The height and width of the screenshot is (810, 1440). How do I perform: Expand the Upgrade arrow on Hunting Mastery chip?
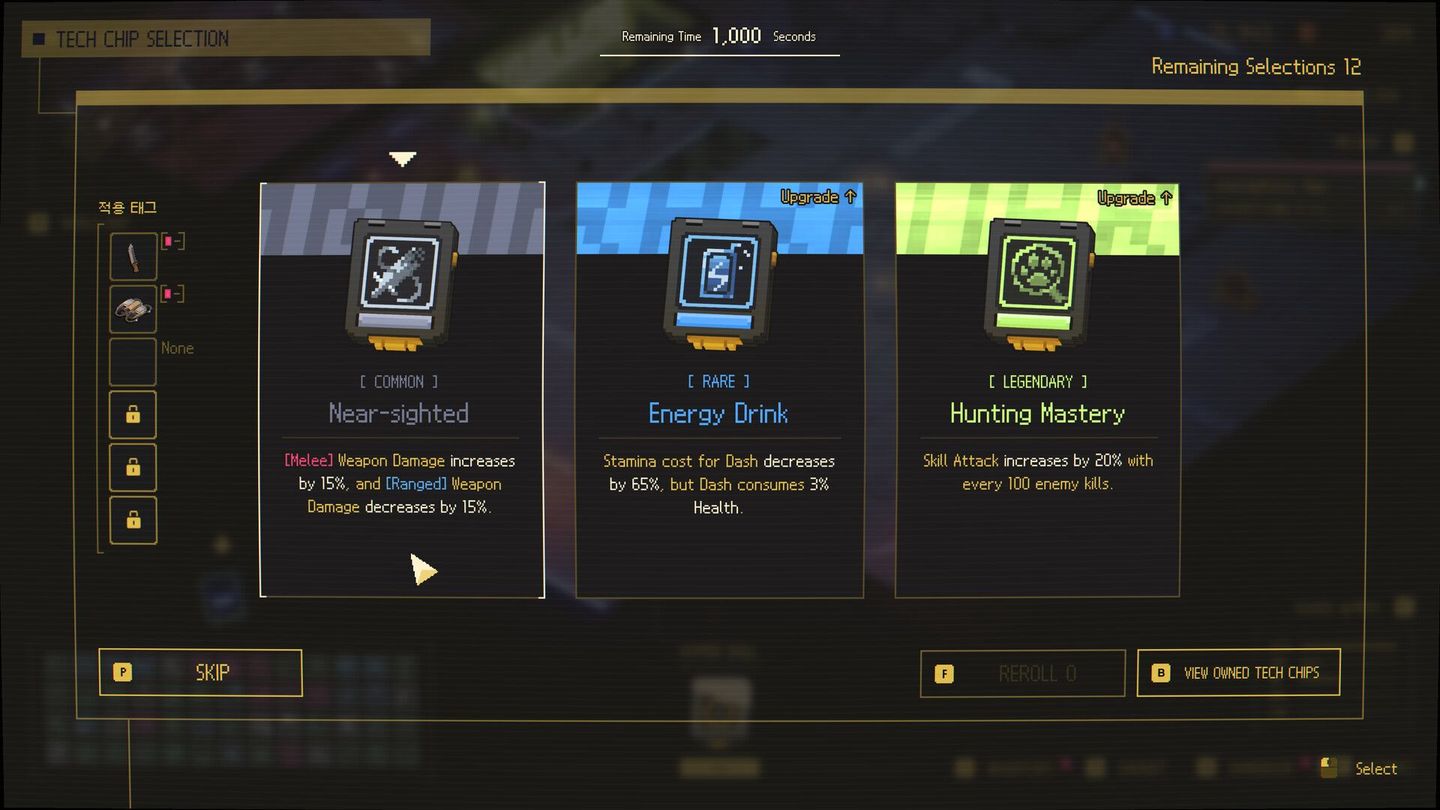[1135, 197]
